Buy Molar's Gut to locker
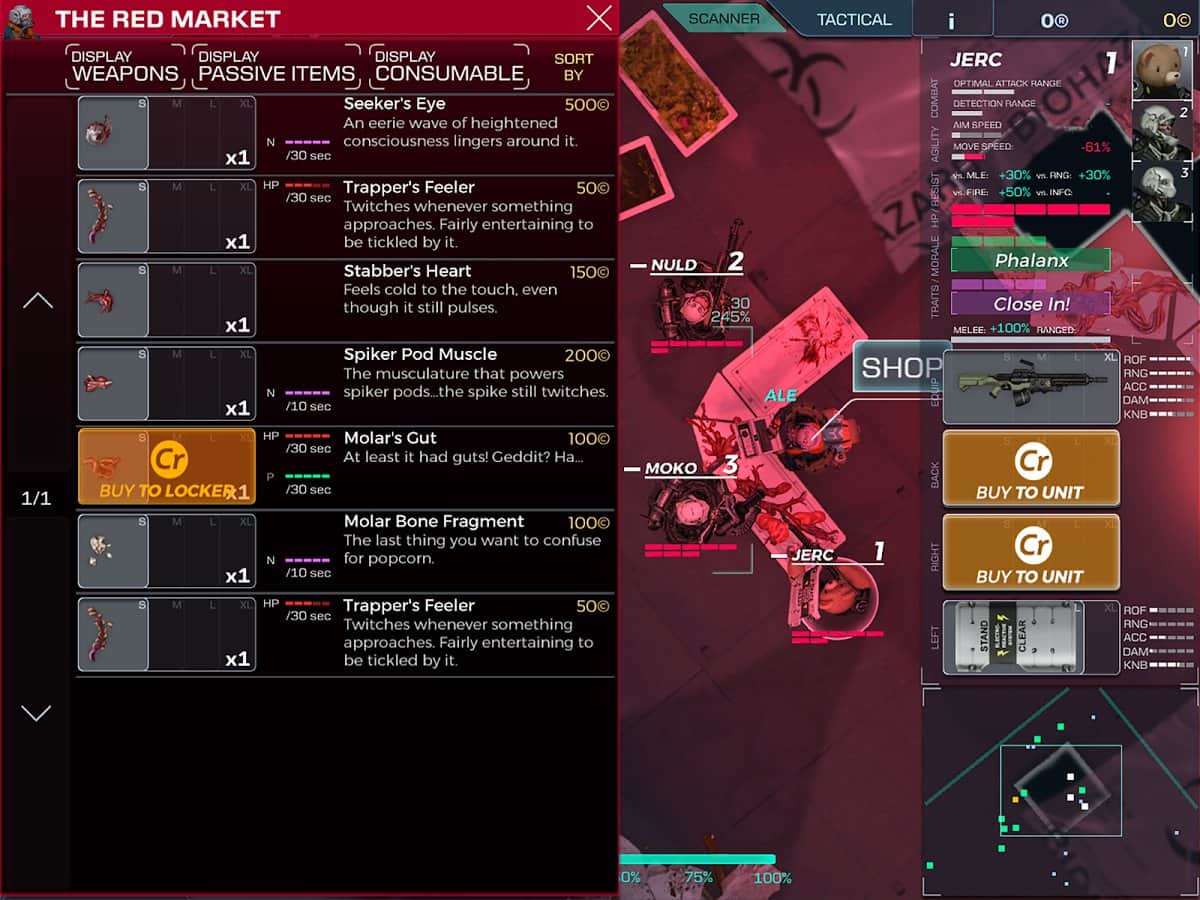This screenshot has width=1200, height=900. point(167,466)
